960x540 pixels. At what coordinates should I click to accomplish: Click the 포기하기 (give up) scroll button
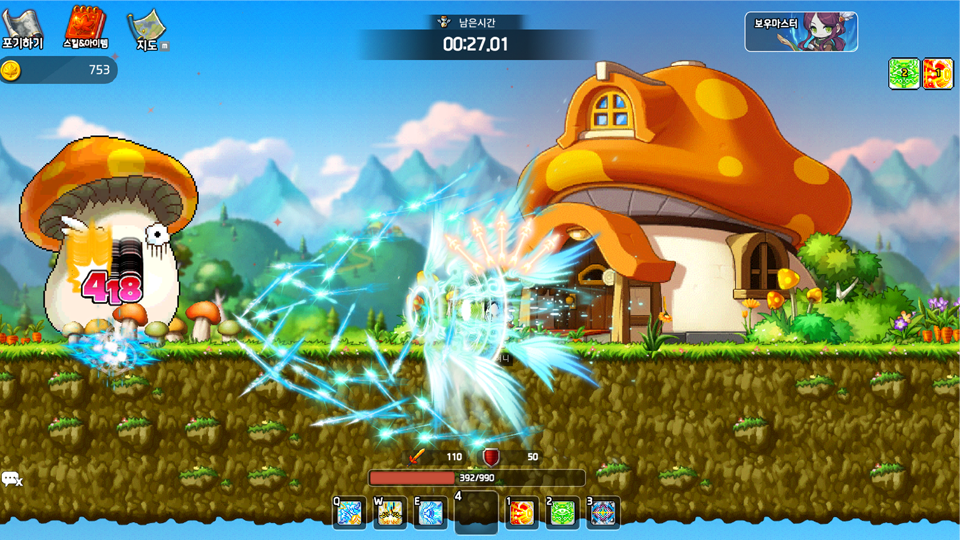23,29
